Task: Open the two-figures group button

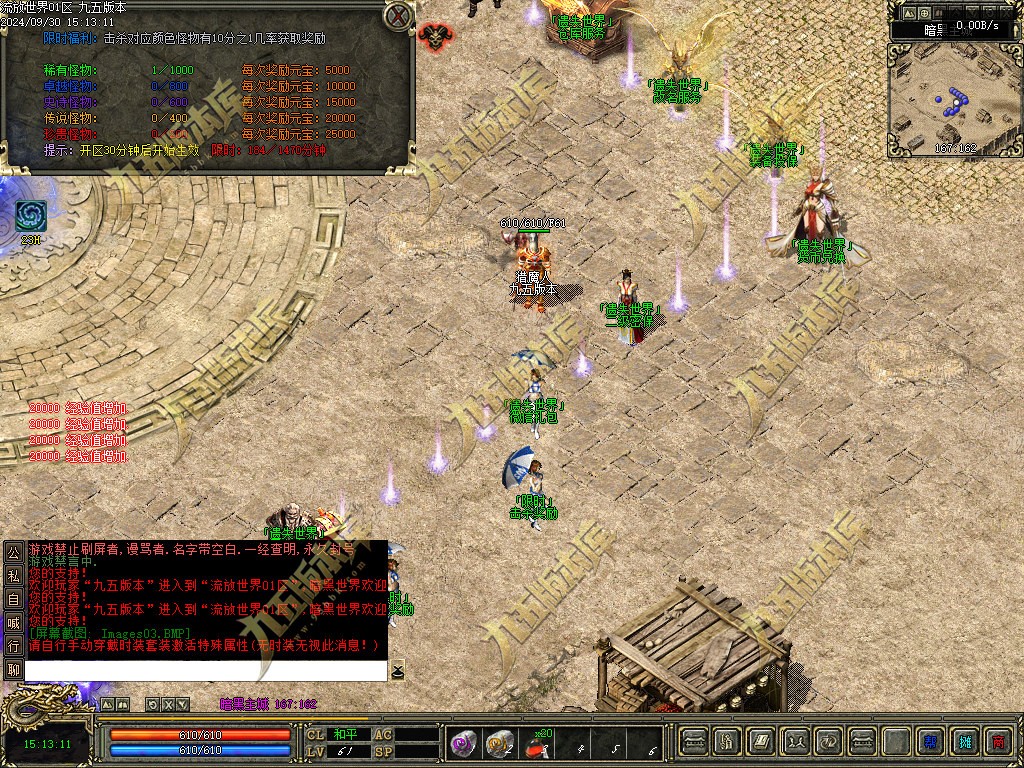Action: point(795,742)
